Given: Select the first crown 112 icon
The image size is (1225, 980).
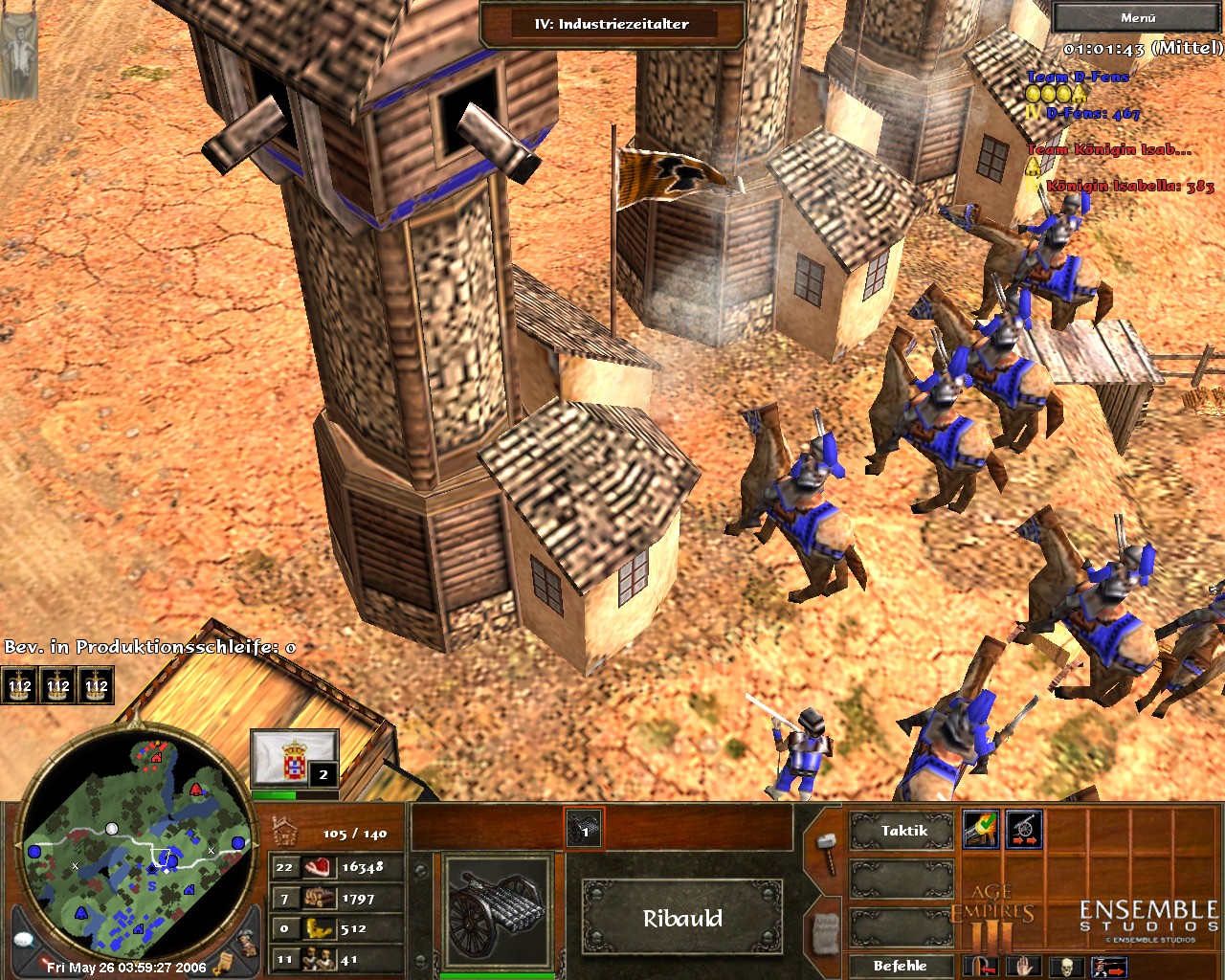Looking at the screenshot, I should 19,685.
